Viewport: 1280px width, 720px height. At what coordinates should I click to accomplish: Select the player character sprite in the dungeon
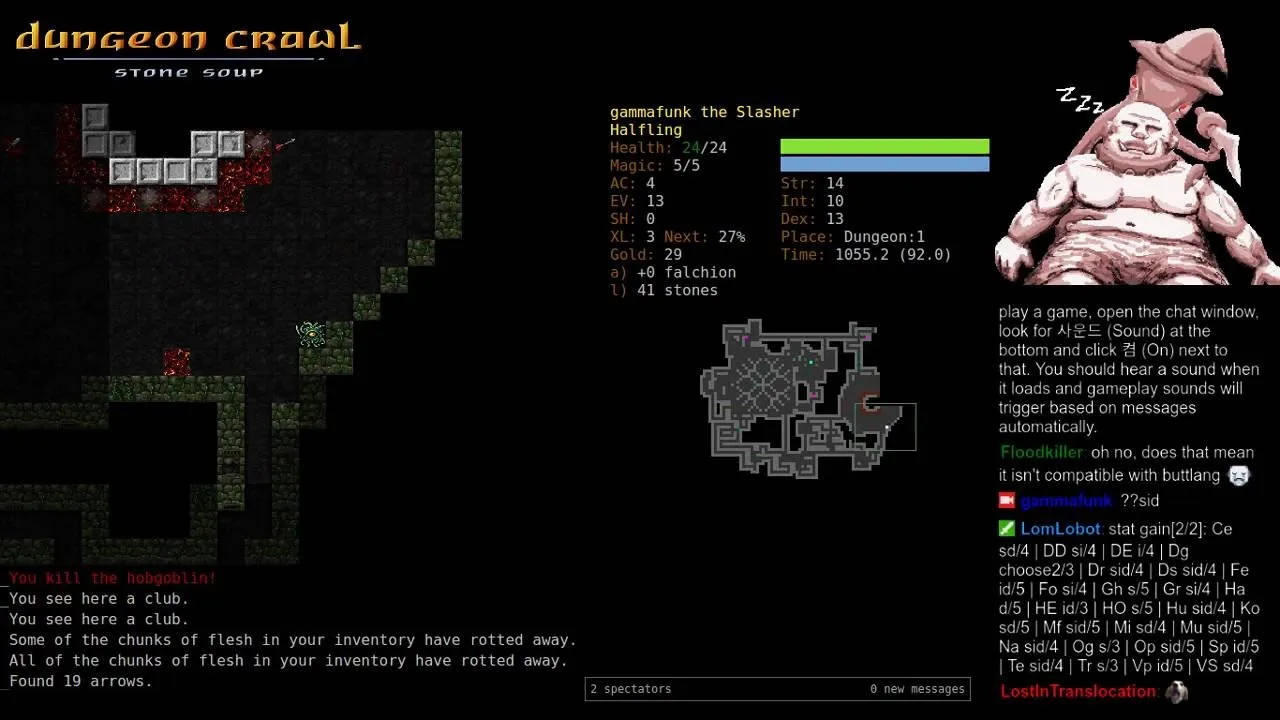(x=310, y=335)
